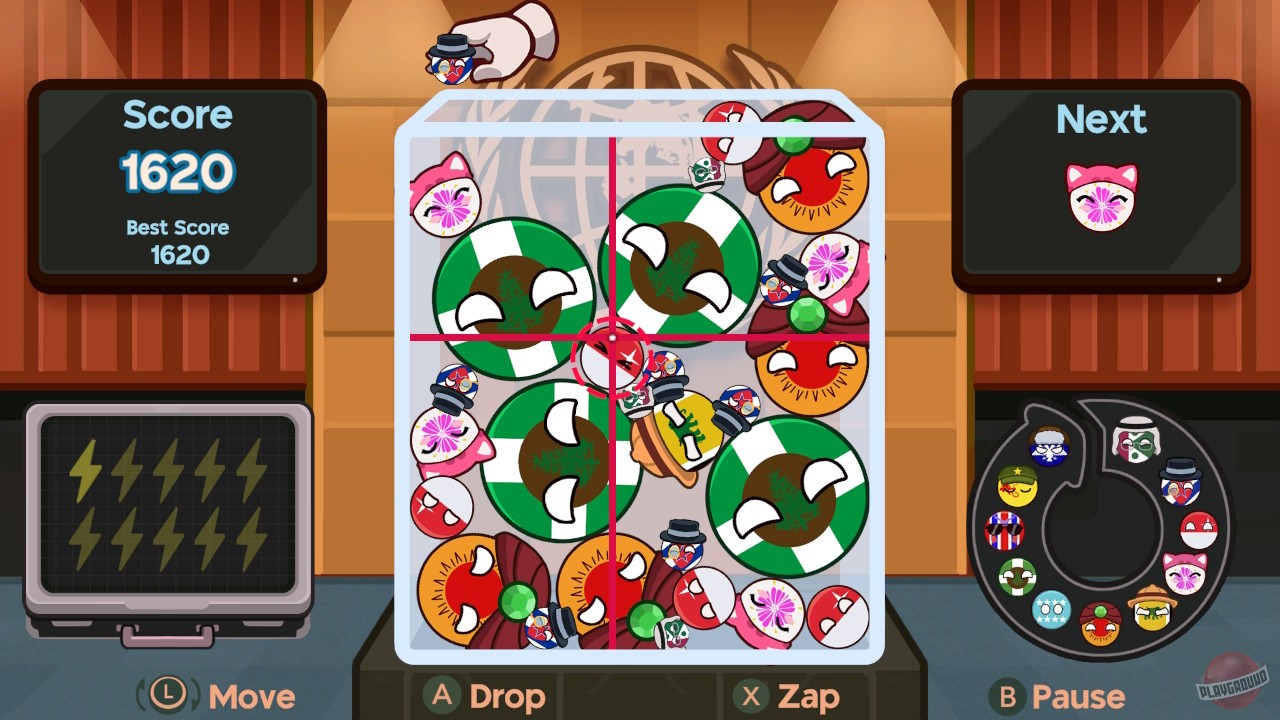Select the blue starry countryball on the wheel
The image size is (1280, 720).
[1051, 609]
